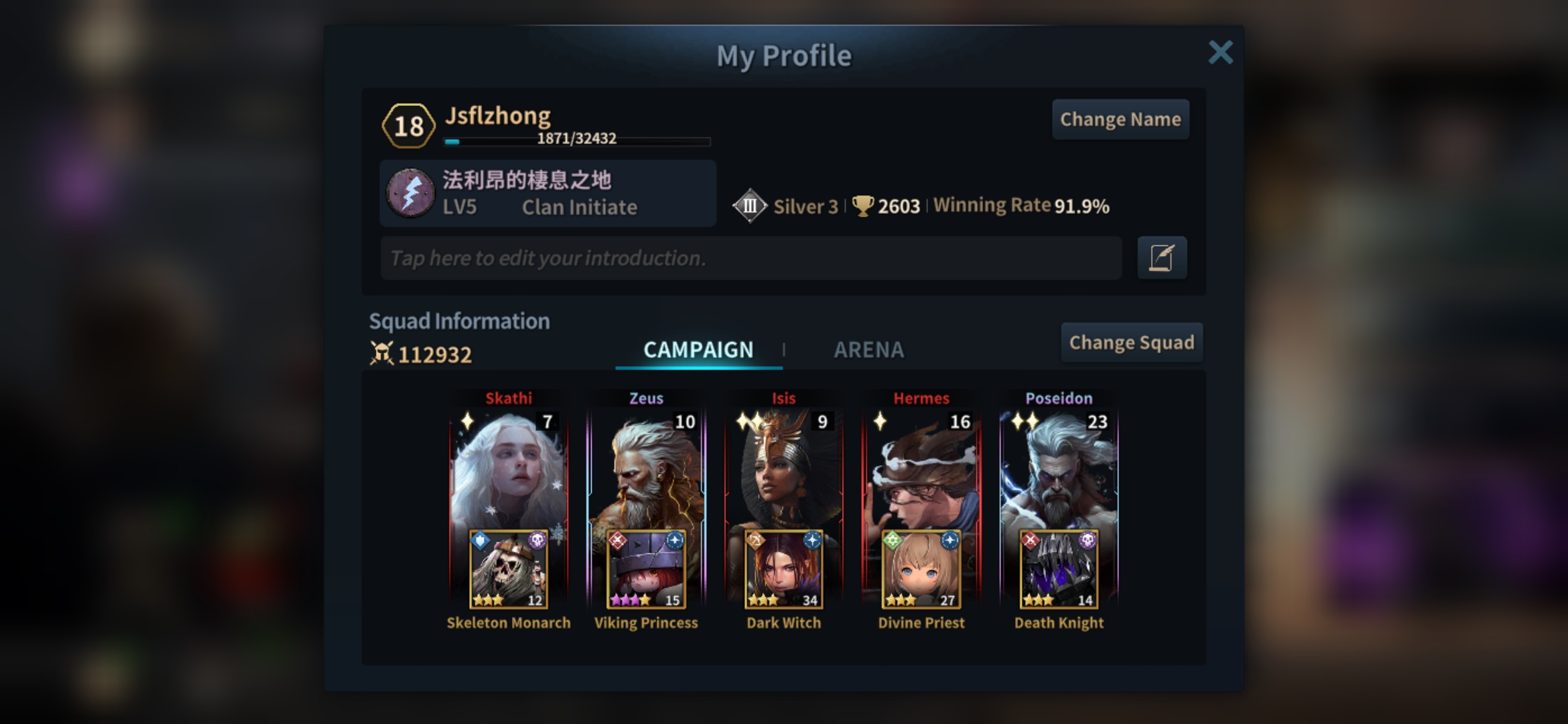Screen dimensions: 1568x724
Task: Inspect the Skeleton Monarch unit portrait
Action: pyautogui.click(x=509, y=570)
